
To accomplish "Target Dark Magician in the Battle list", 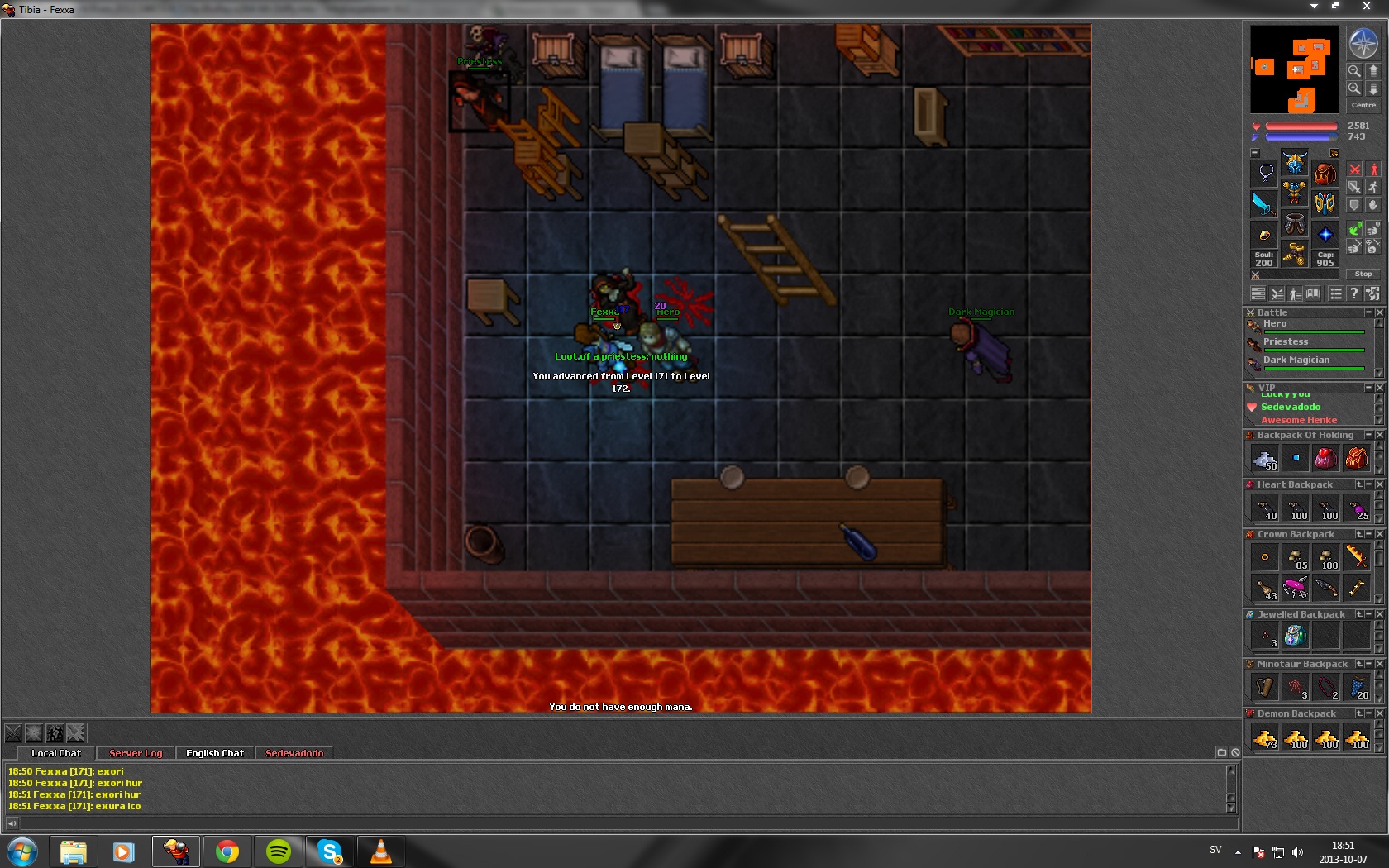I will pyautogui.click(x=1296, y=360).
